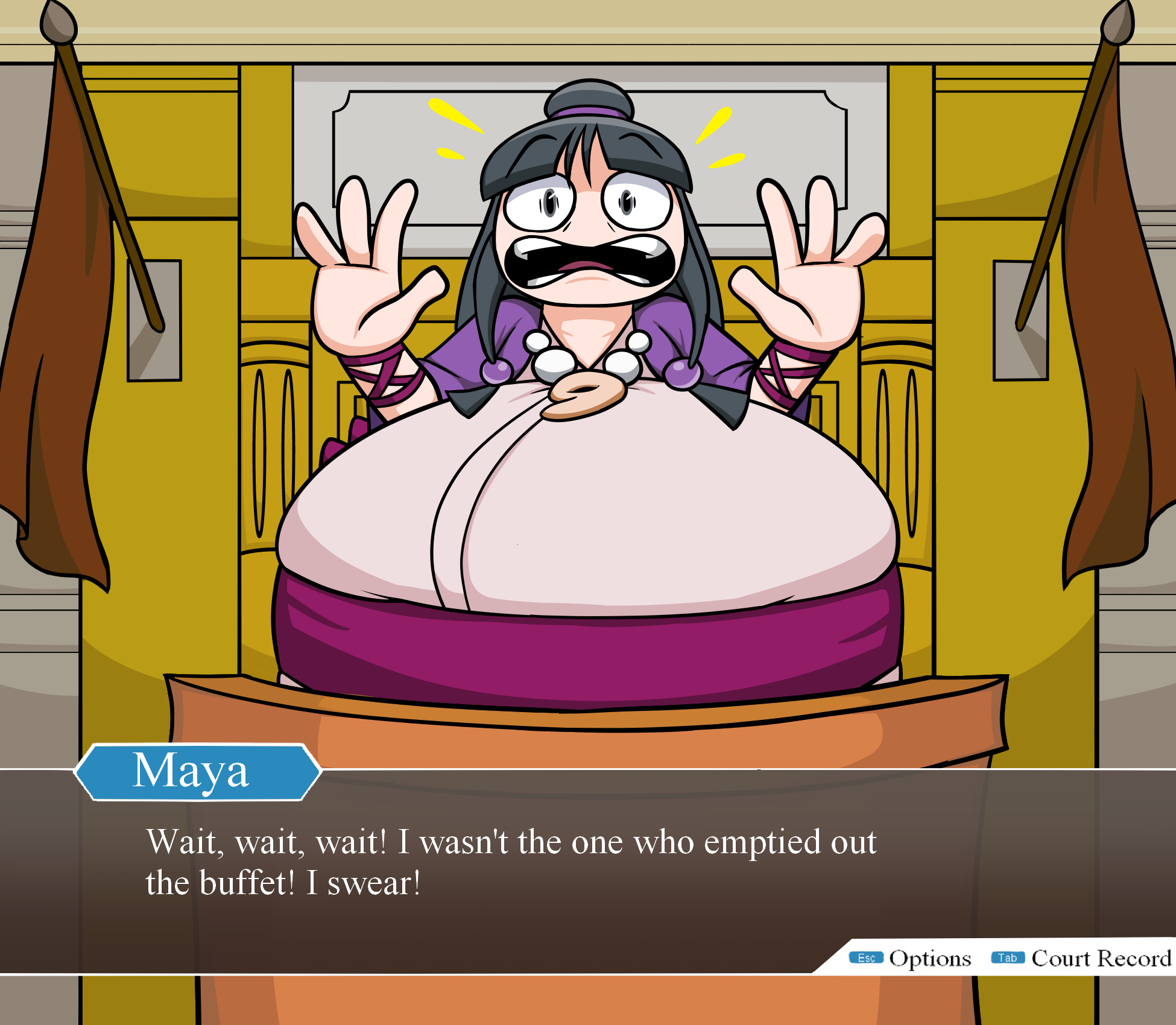The width and height of the screenshot is (1176, 1025).
Task: Open the Court Record
Action: pos(1082,958)
